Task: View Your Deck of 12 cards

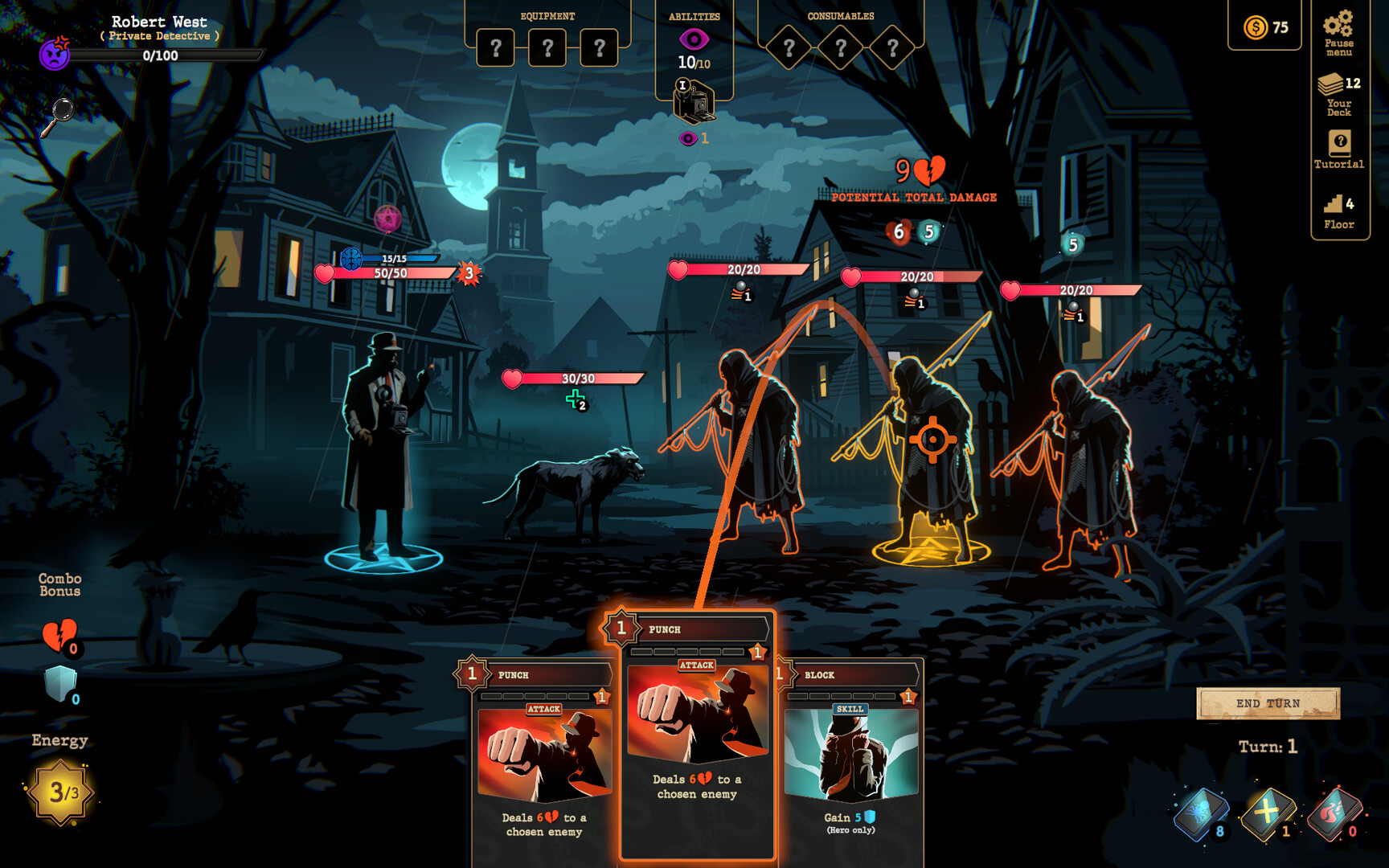Action: click(1338, 92)
